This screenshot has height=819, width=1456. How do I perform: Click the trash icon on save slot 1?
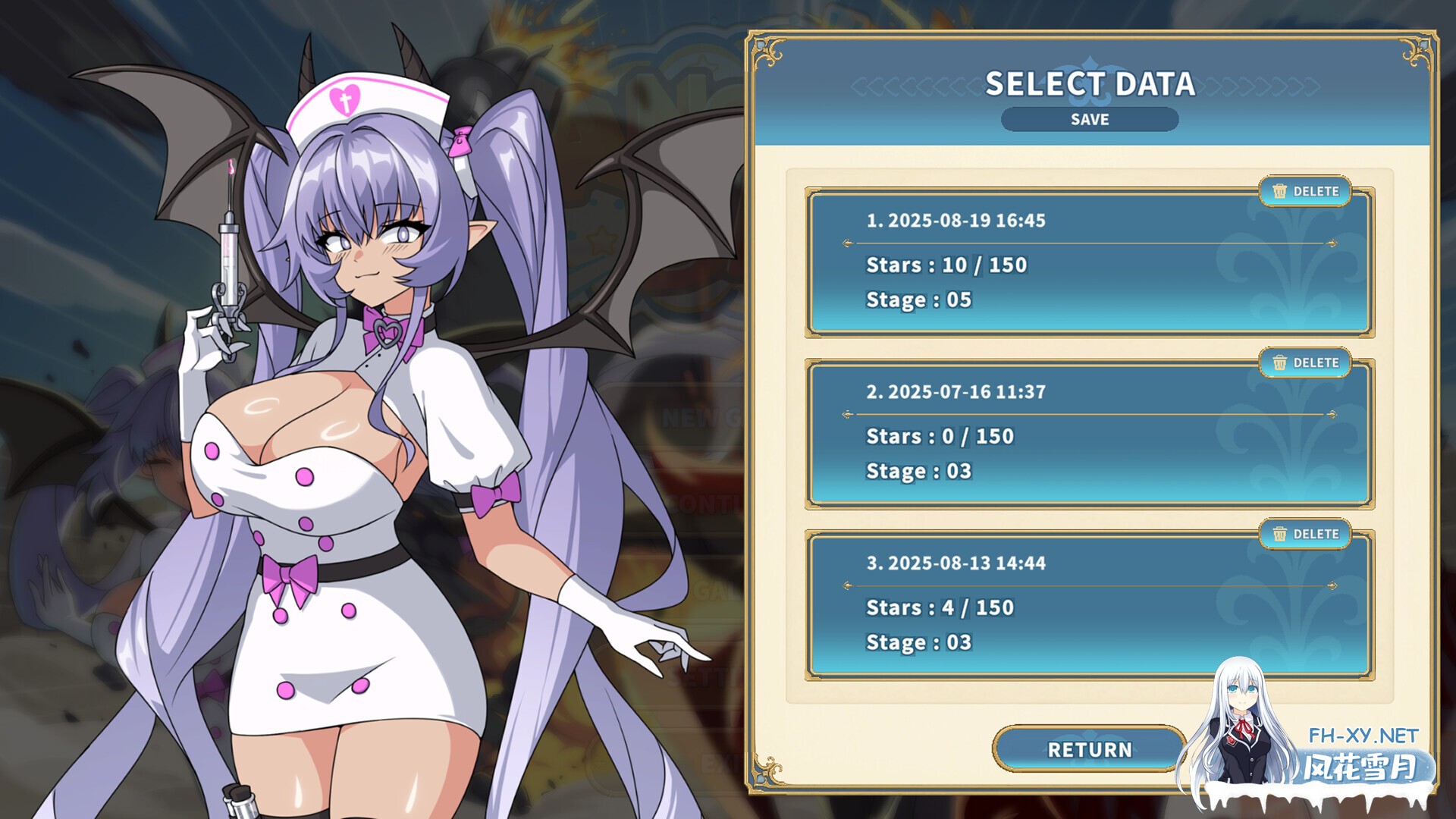tap(1281, 193)
